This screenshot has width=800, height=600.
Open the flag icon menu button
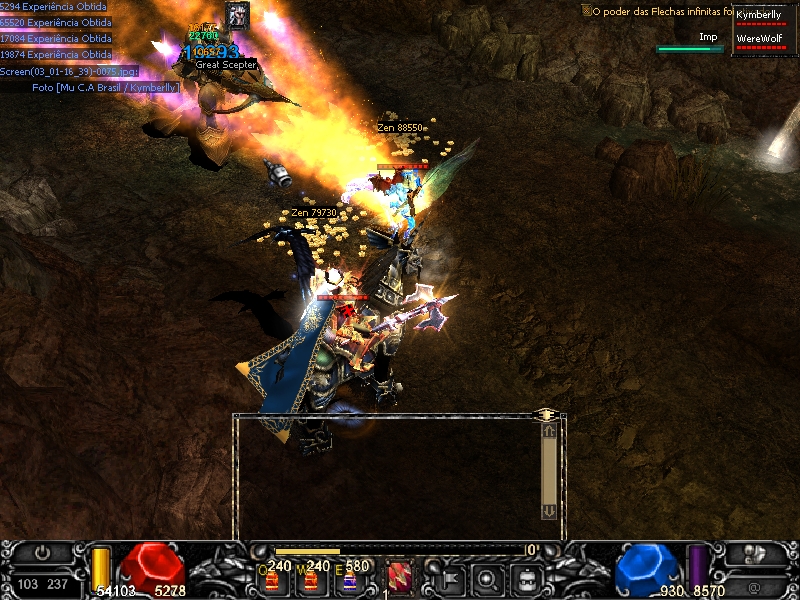447,577
